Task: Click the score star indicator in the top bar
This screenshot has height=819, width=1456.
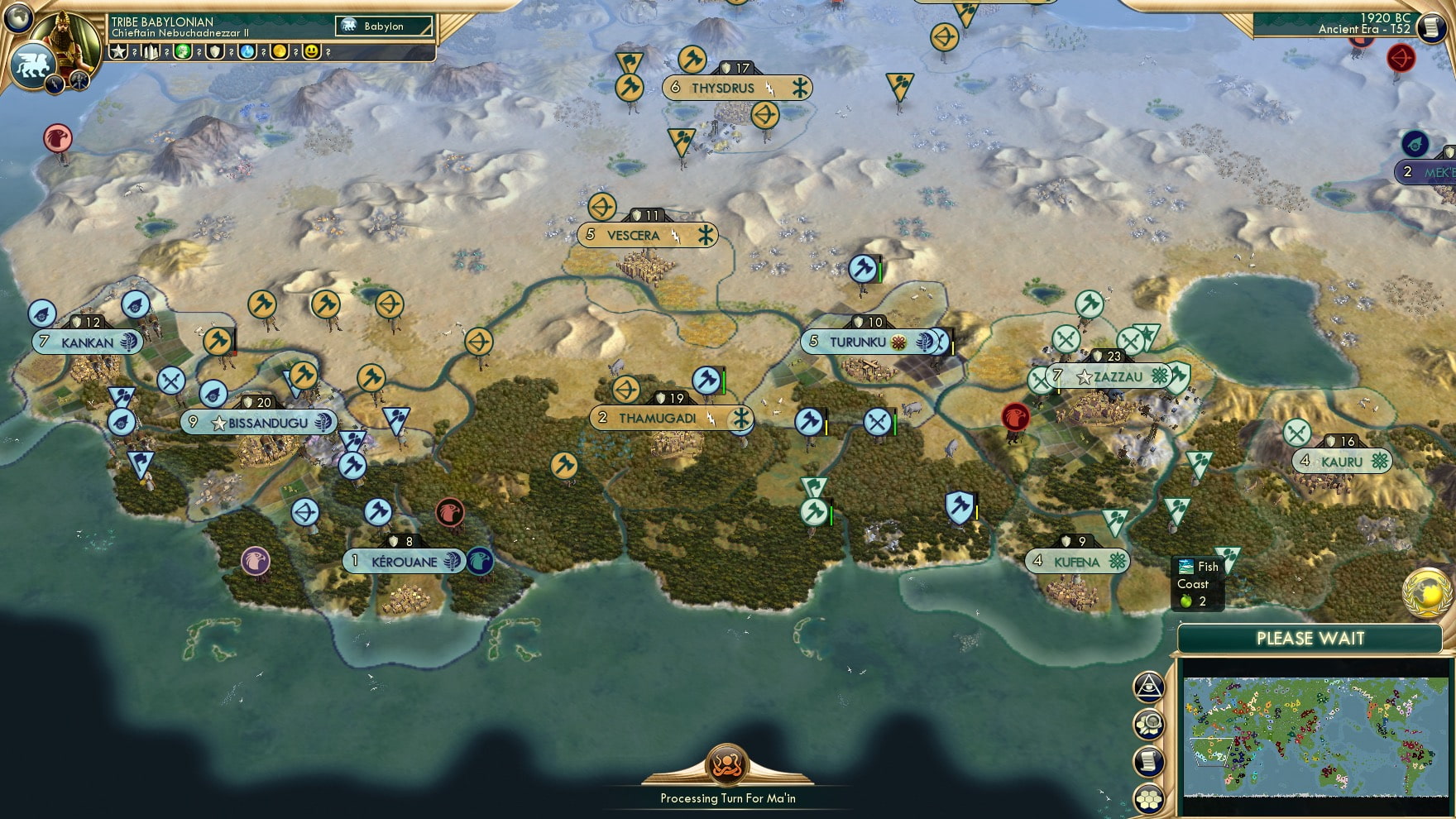Action: (117, 51)
